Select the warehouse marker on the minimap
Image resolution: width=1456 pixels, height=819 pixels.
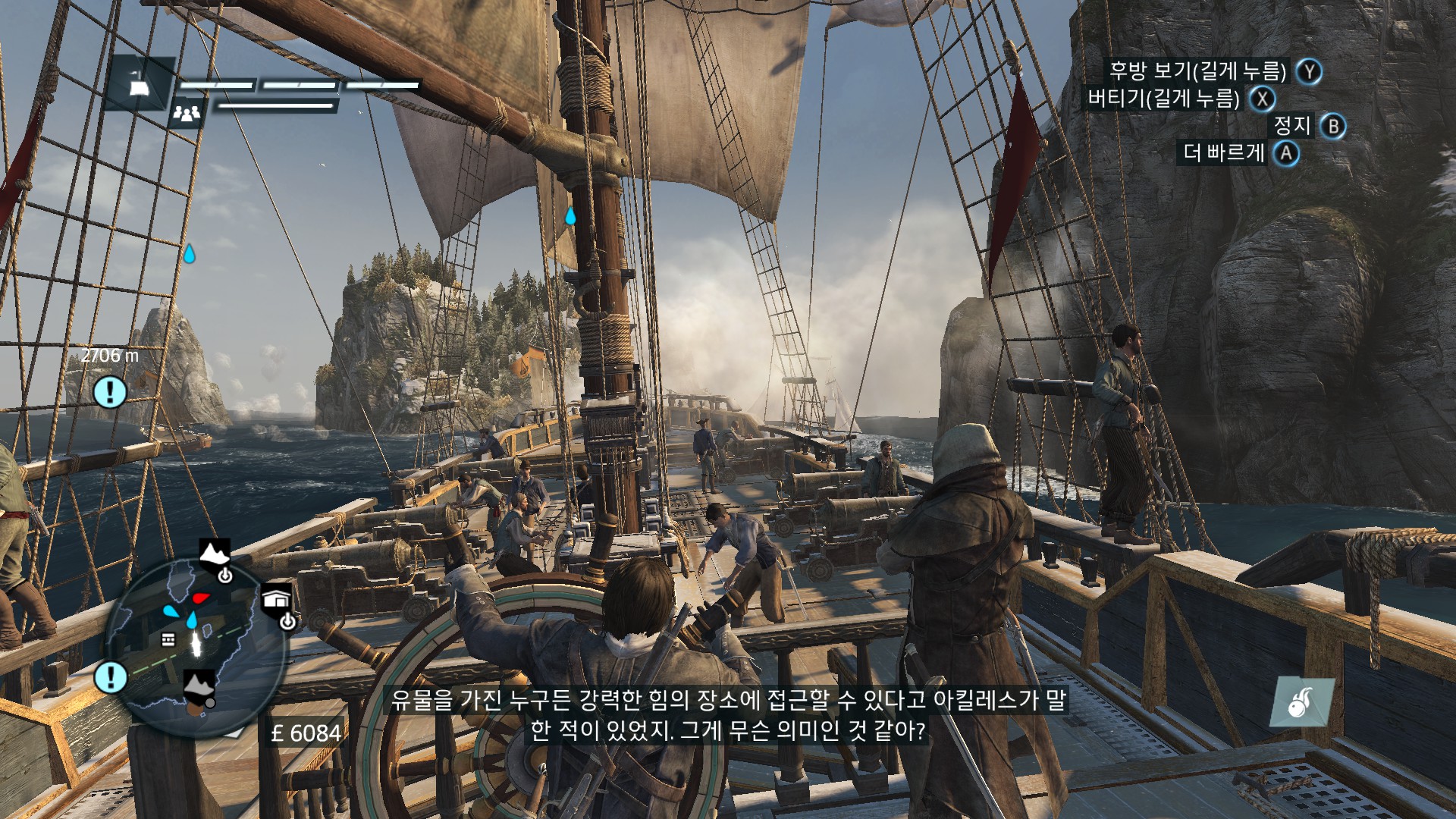pyautogui.click(x=276, y=598)
